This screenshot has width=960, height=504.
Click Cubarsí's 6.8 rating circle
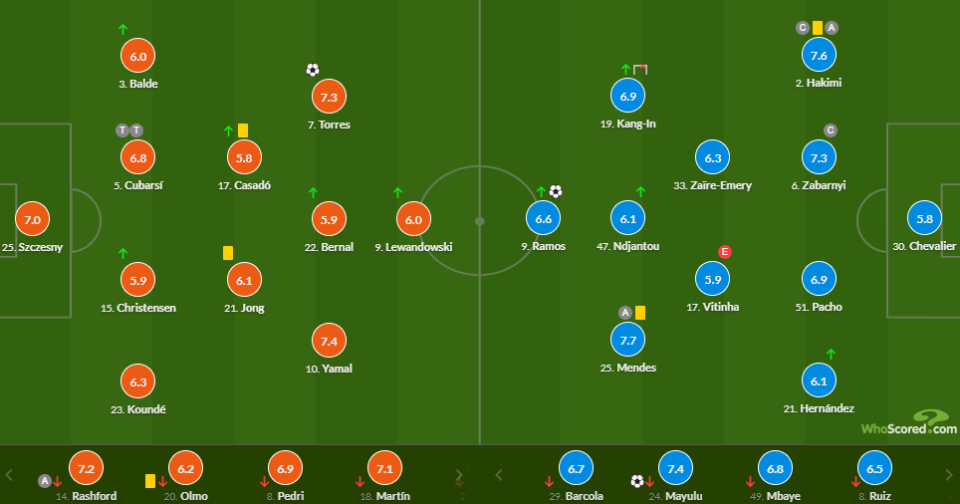point(138,158)
